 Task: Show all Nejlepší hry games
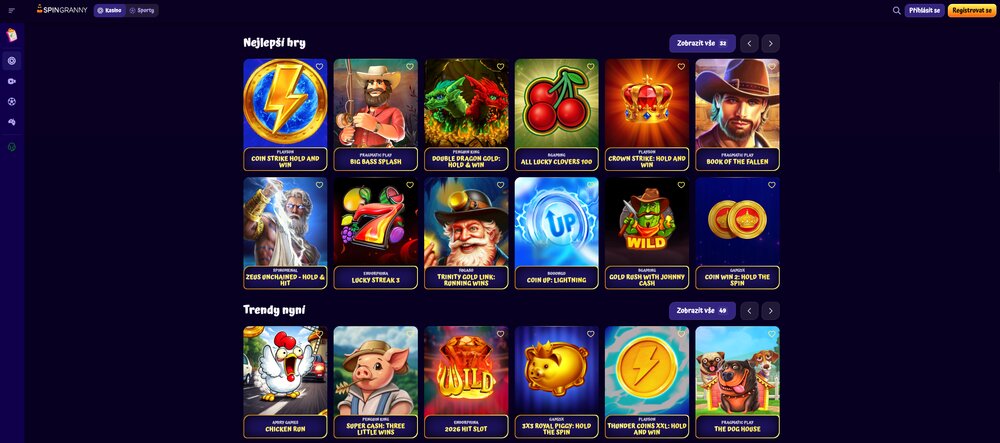(702, 43)
